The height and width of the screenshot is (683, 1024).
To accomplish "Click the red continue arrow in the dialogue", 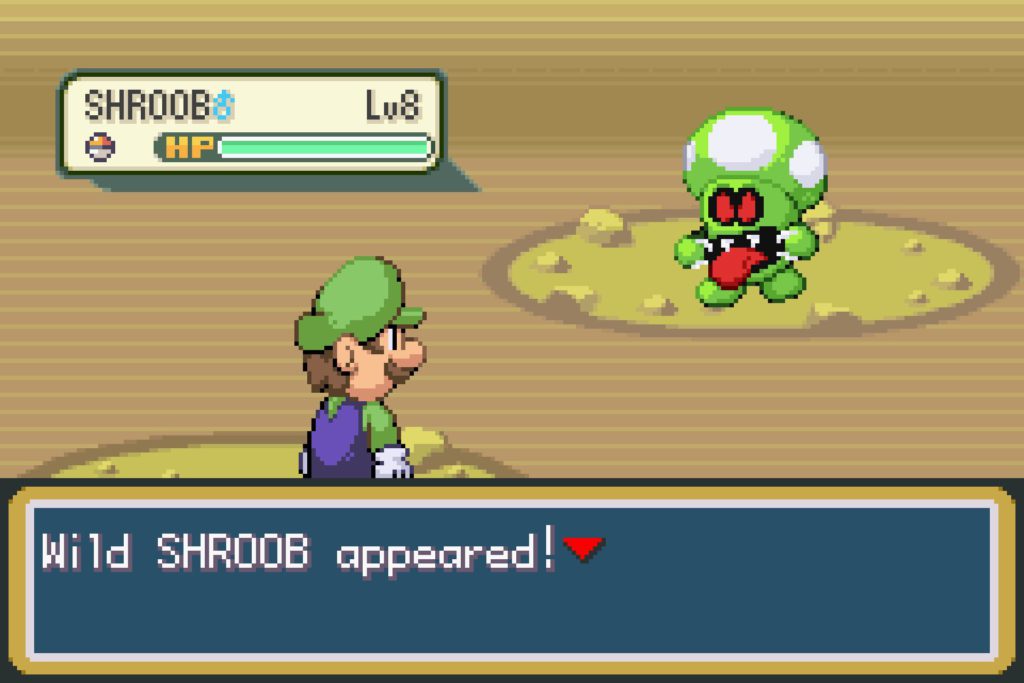I will pos(583,548).
